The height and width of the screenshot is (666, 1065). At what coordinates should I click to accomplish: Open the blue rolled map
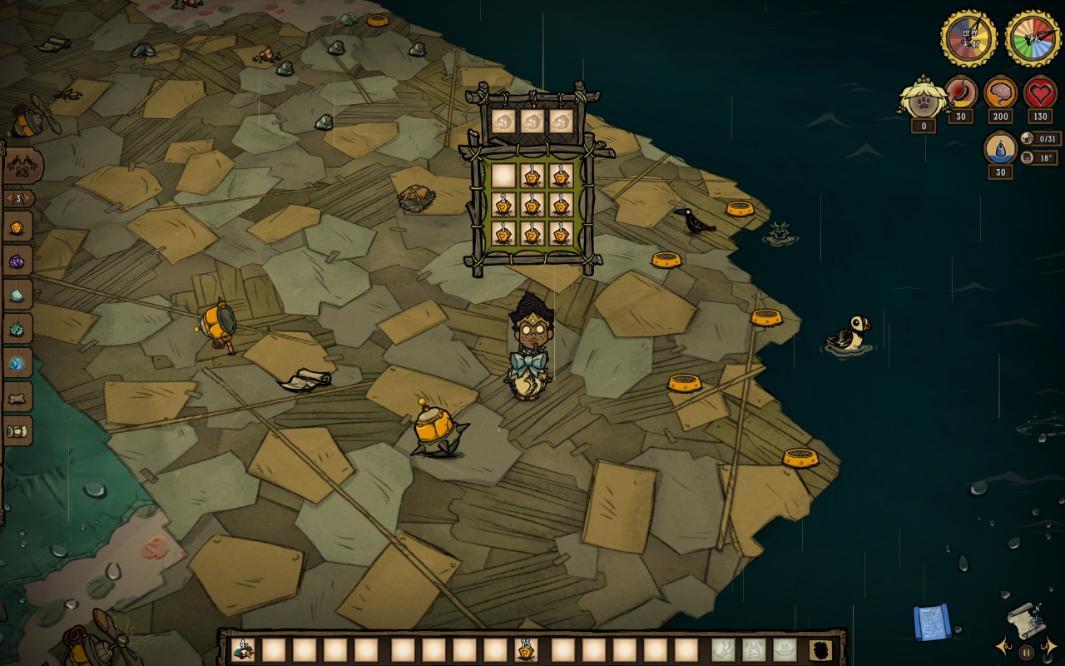[x=929, y=623]
